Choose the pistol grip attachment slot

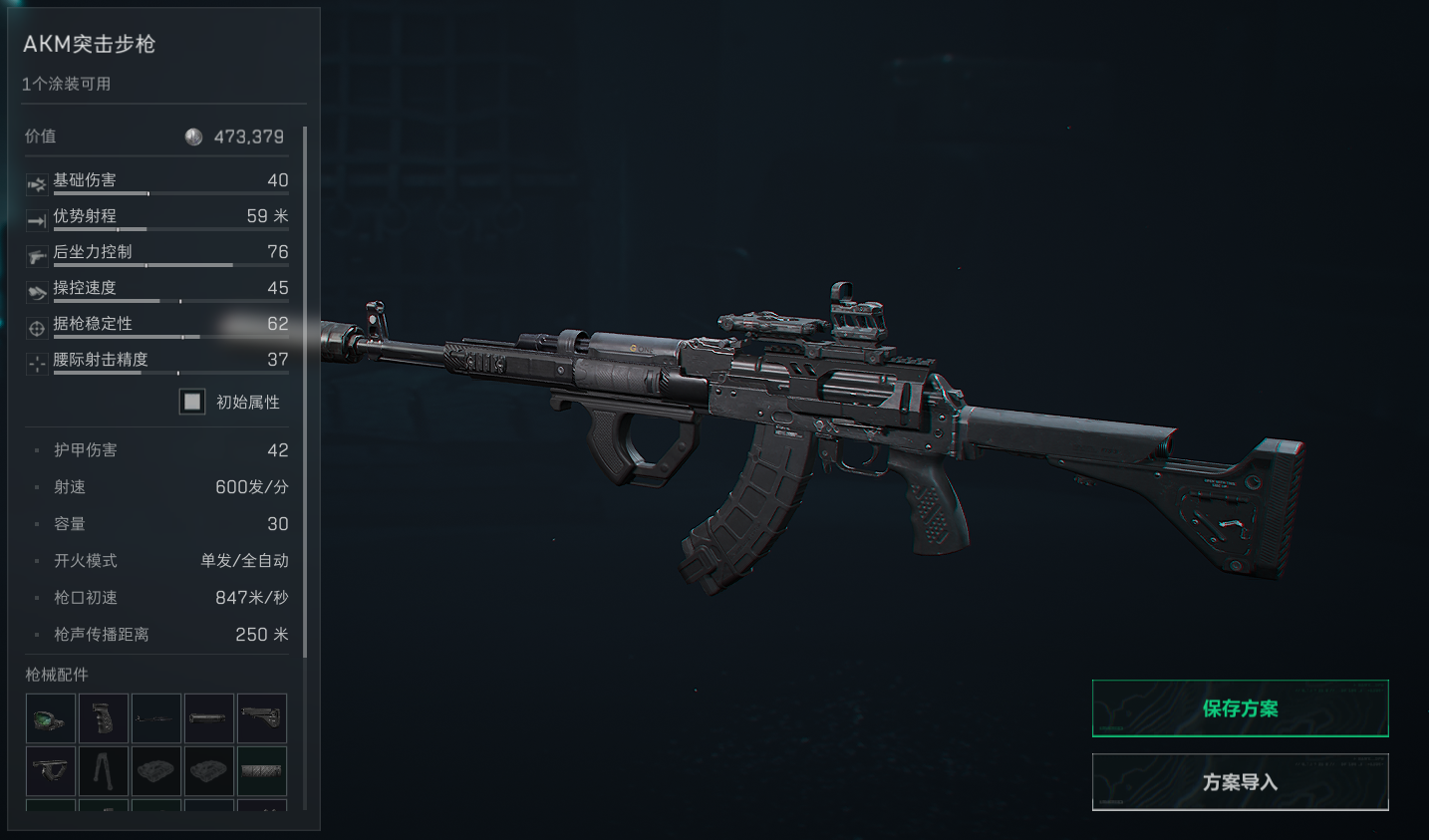pyautogui.click(x=103, y=718)
